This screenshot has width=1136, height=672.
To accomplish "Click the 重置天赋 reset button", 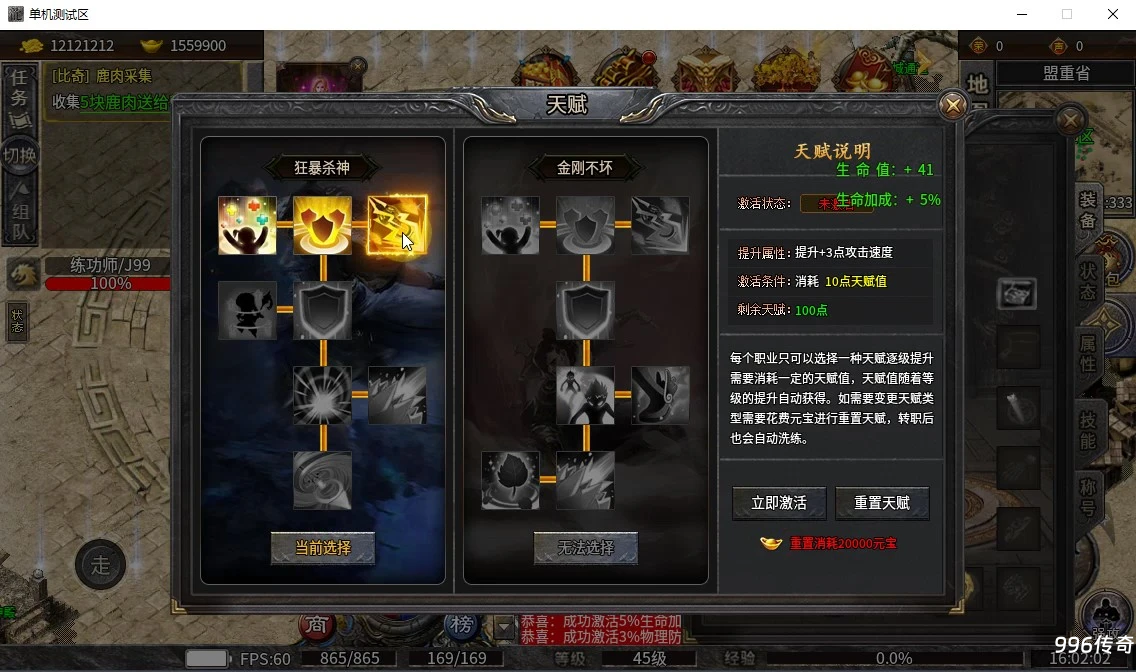I will click(x=882, y=503).
